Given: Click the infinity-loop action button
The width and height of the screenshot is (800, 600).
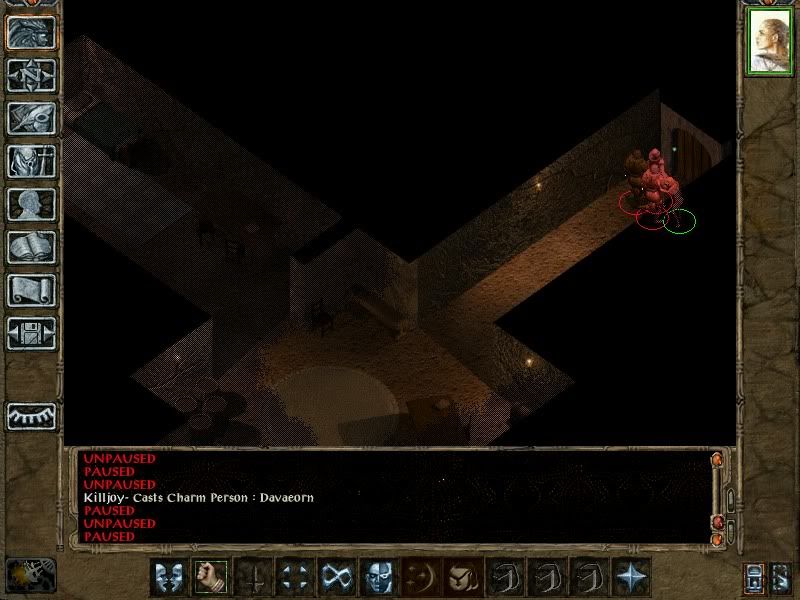Looking at the screenshot, I should tap(337, 577).
